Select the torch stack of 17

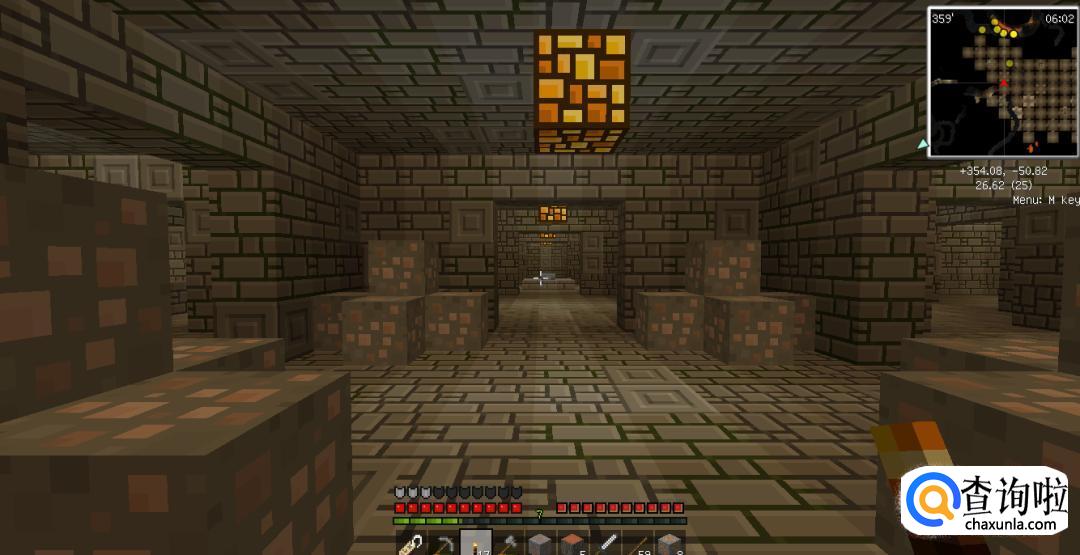coord(474,543)
